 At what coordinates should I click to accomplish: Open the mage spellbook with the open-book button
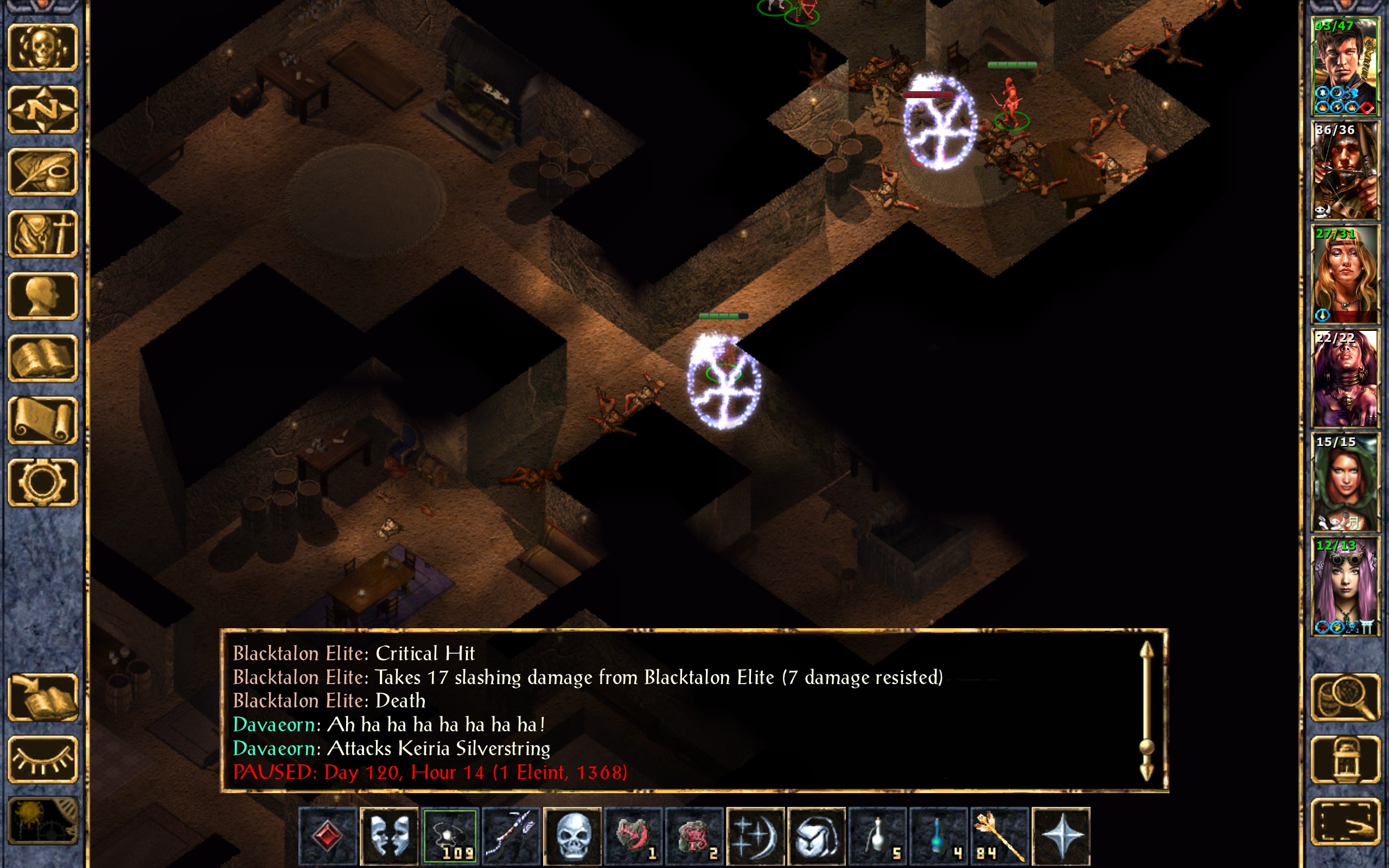42,358
